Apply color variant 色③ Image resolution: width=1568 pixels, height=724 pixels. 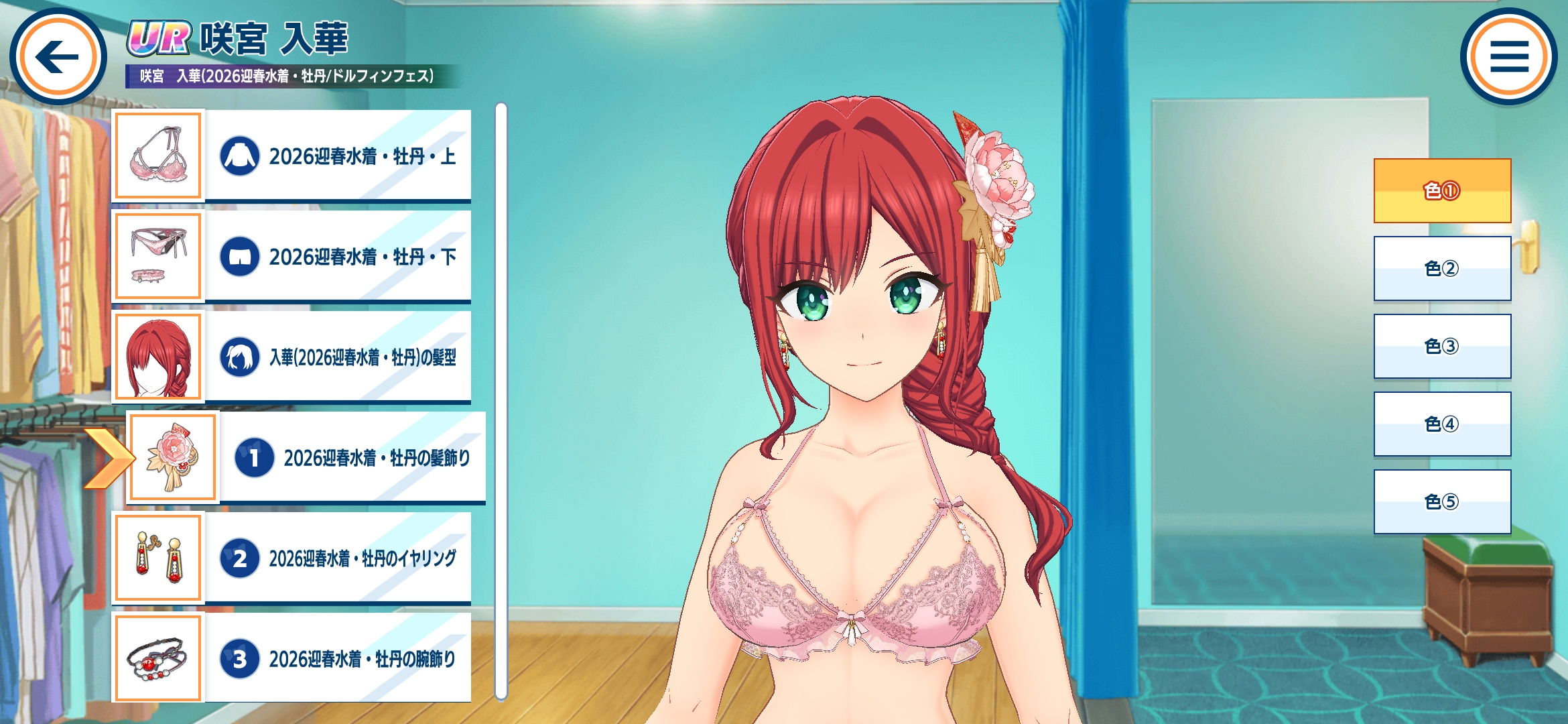tap(1442, 347)
